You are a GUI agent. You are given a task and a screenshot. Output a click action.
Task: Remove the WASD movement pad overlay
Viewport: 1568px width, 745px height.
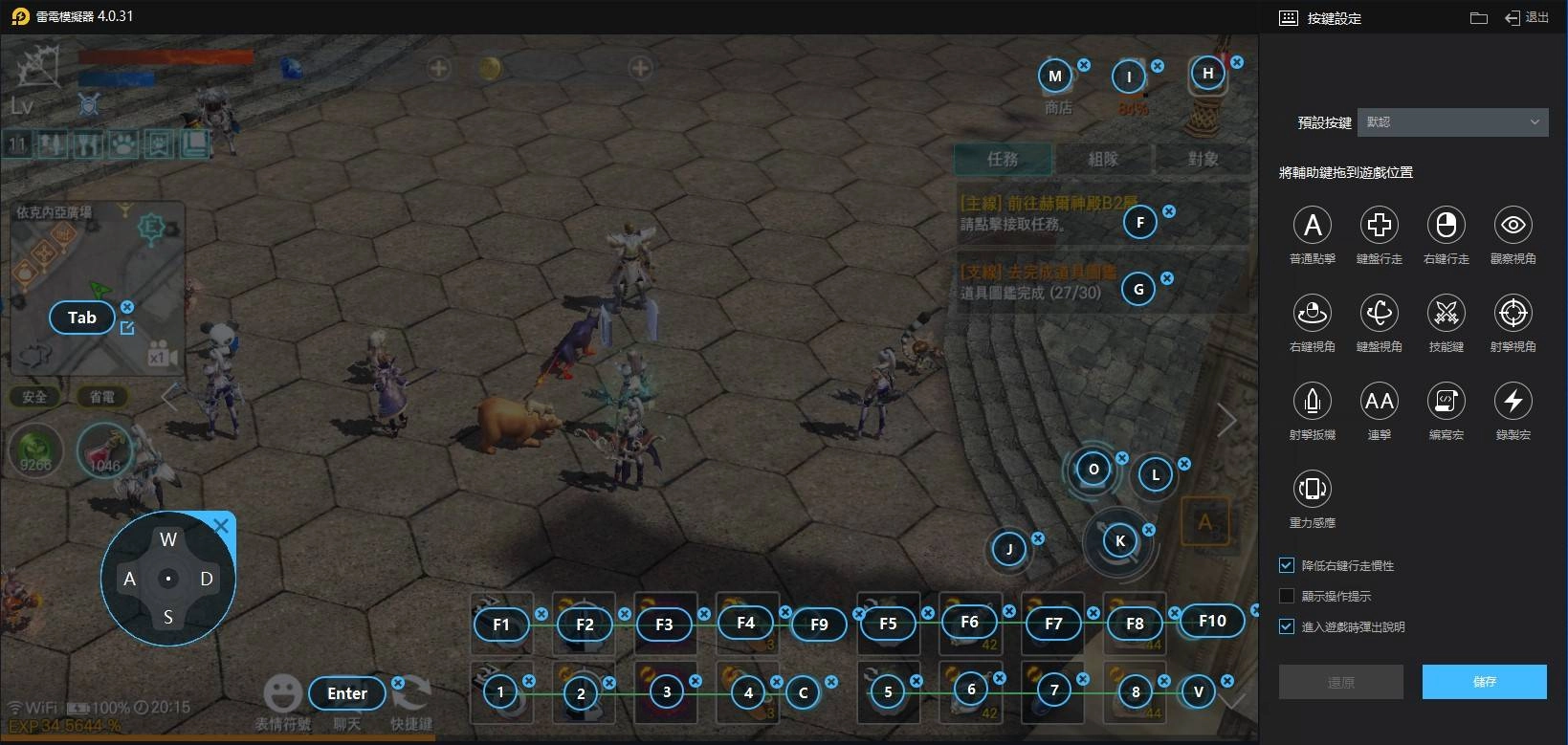221,525
